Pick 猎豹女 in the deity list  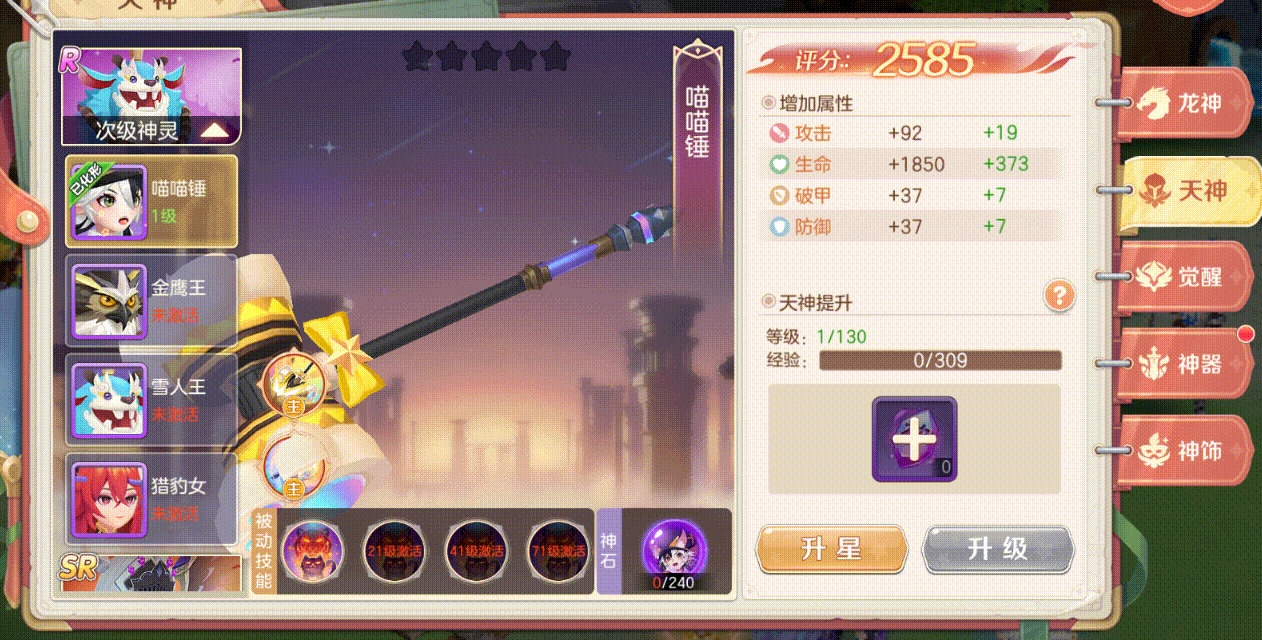coord(152,499)
